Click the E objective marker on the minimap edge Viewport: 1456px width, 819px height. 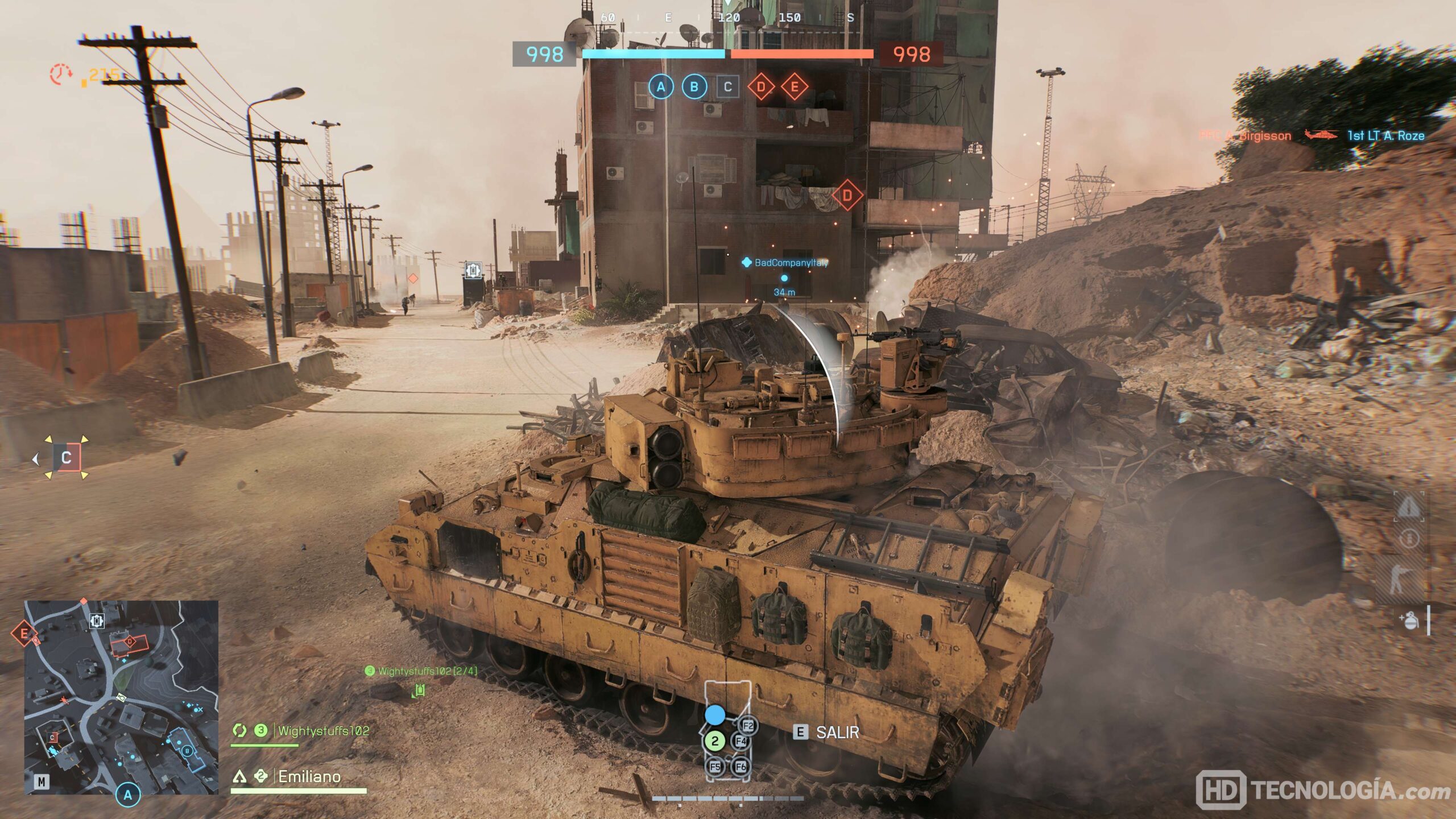(24, 633)
